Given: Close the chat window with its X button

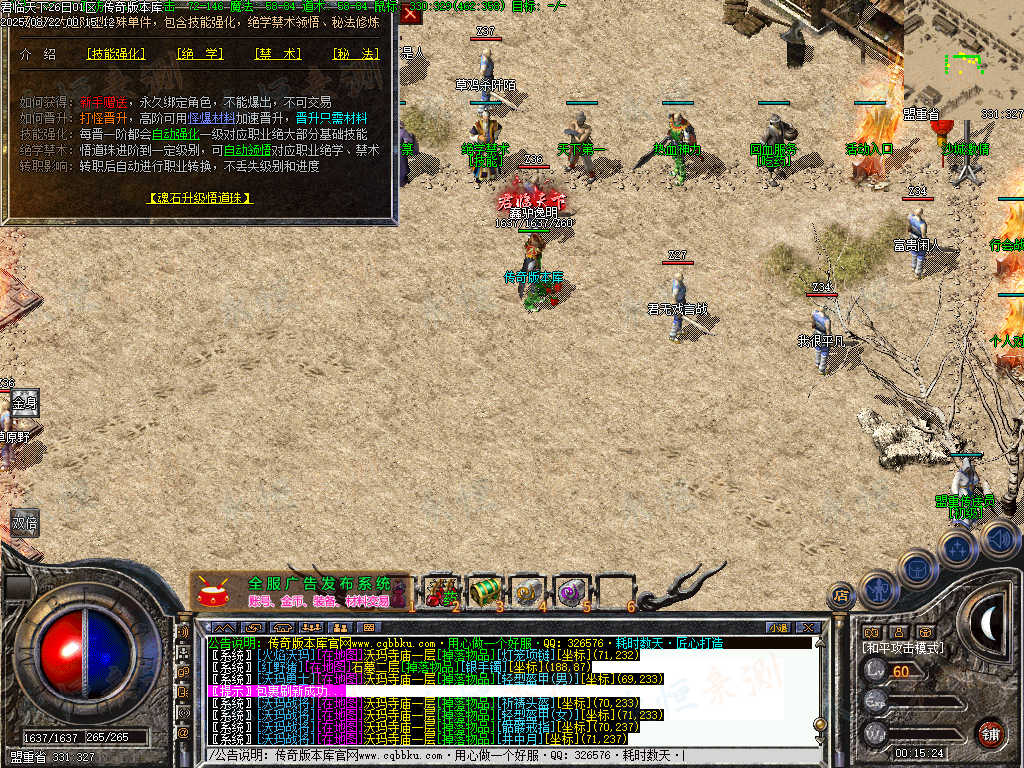Looking at the screenshot, I should click(808, 627).
